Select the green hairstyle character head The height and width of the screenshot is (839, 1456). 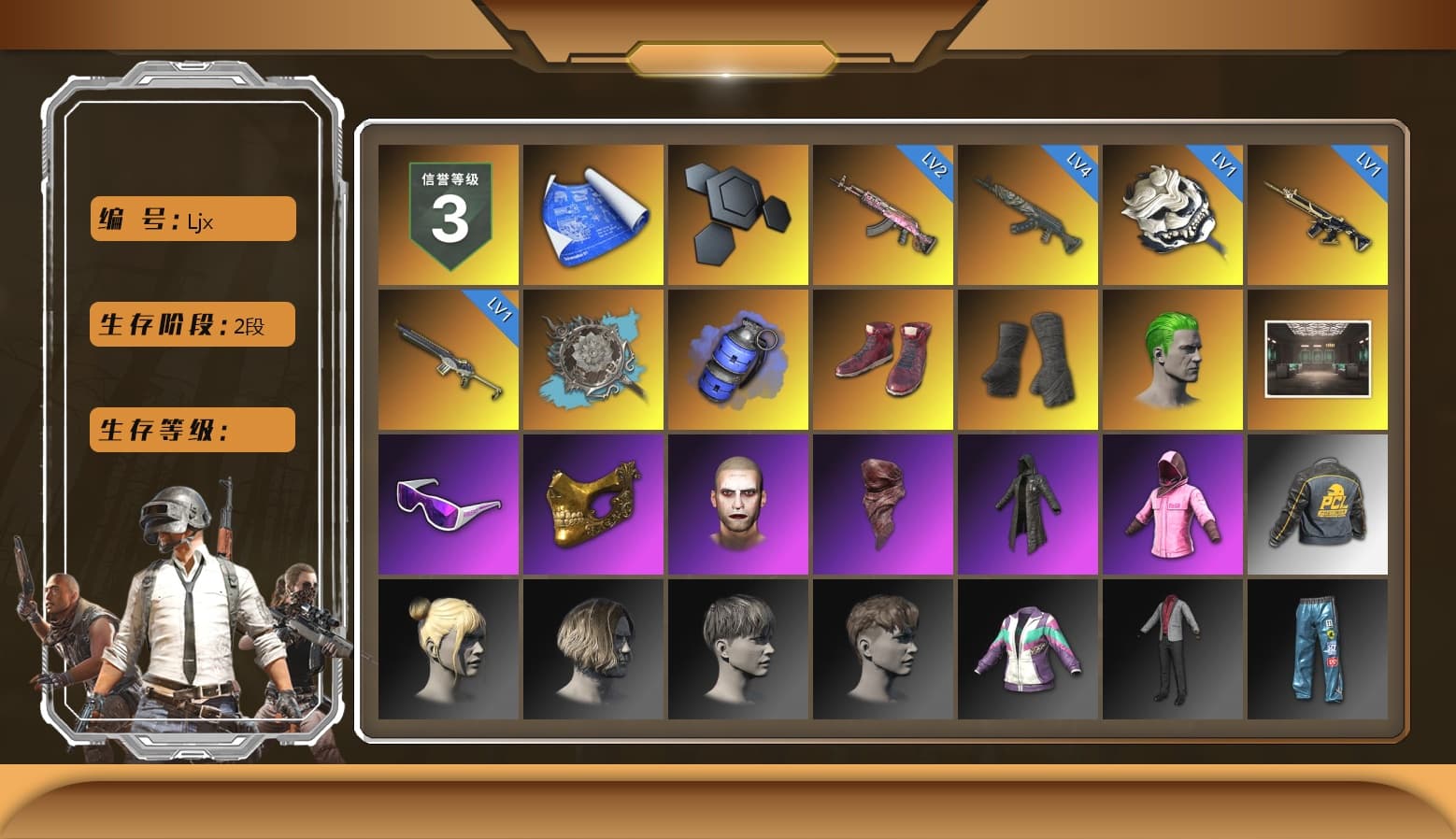pos(1173,358)
